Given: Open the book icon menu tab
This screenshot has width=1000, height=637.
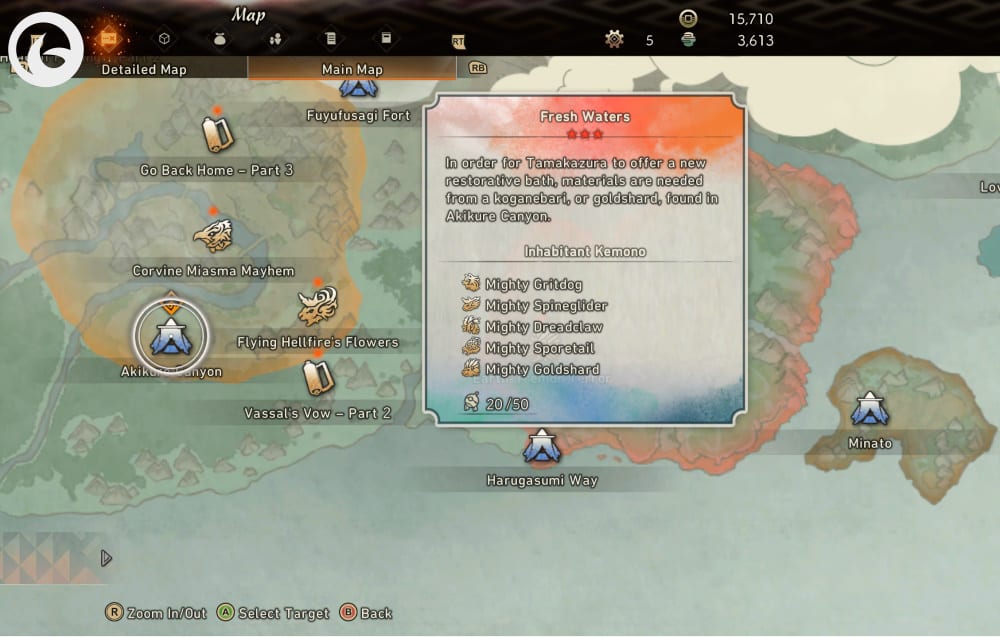Looking at the screenshot, I should pyautogui.click(x=386, y=39).
